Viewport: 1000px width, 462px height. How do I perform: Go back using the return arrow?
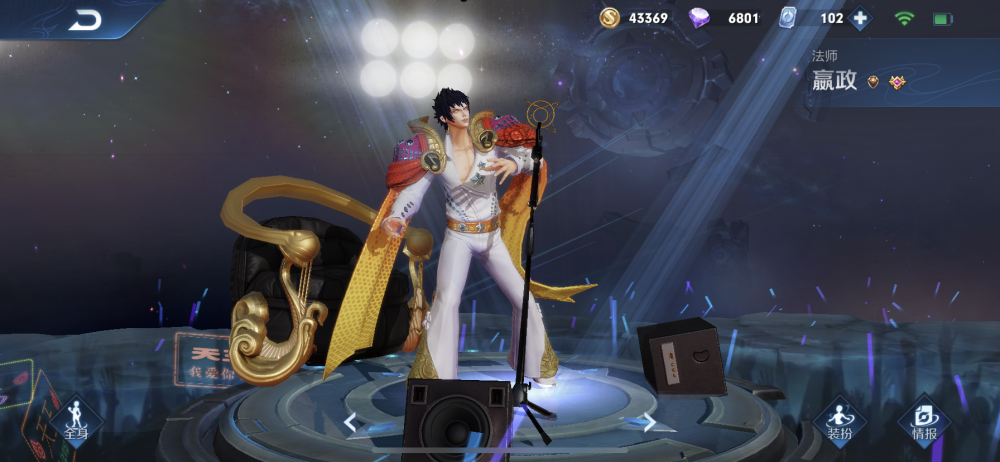pos(84,19)
